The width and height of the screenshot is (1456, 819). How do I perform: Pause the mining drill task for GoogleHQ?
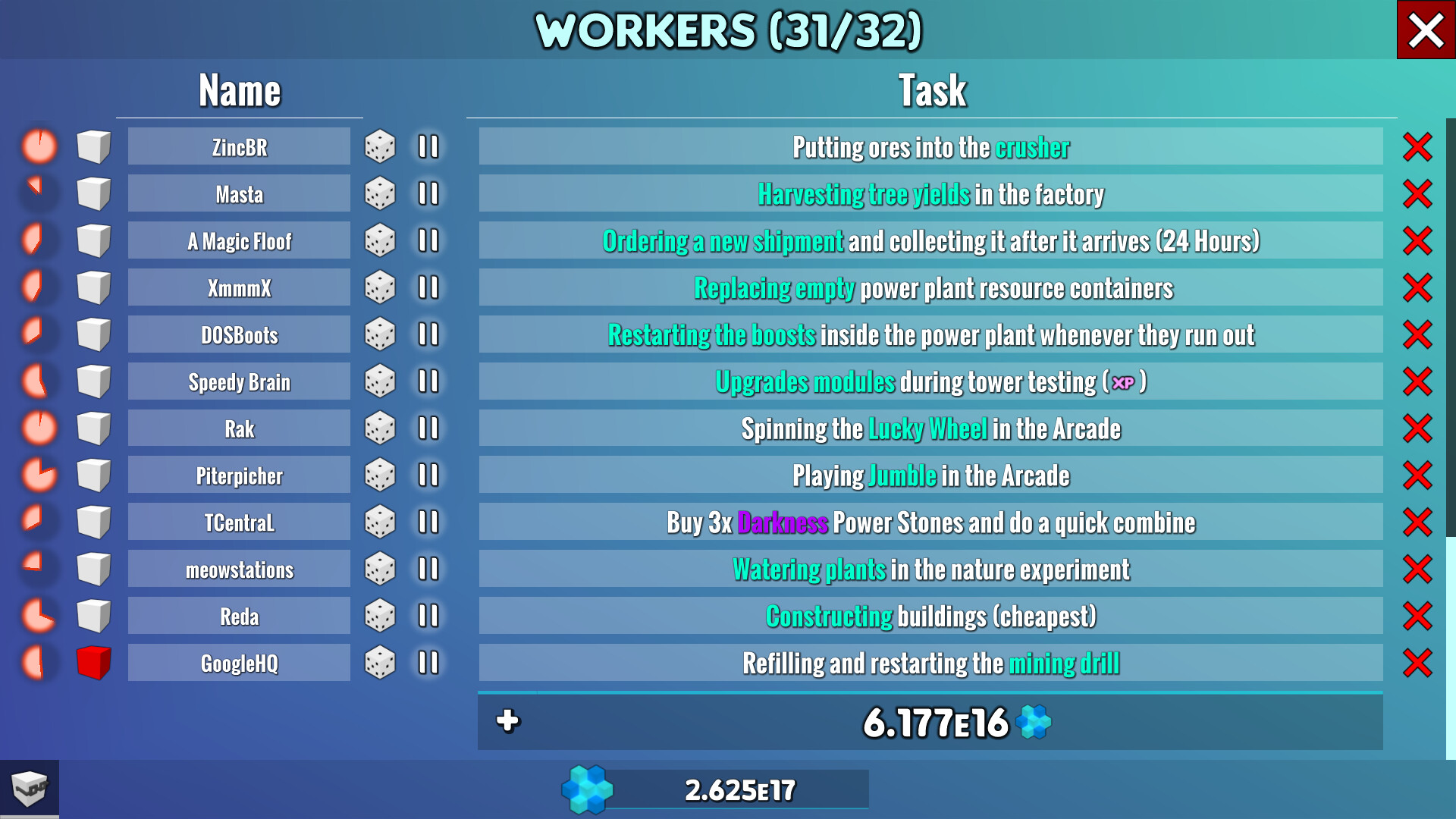coord(425,662)
